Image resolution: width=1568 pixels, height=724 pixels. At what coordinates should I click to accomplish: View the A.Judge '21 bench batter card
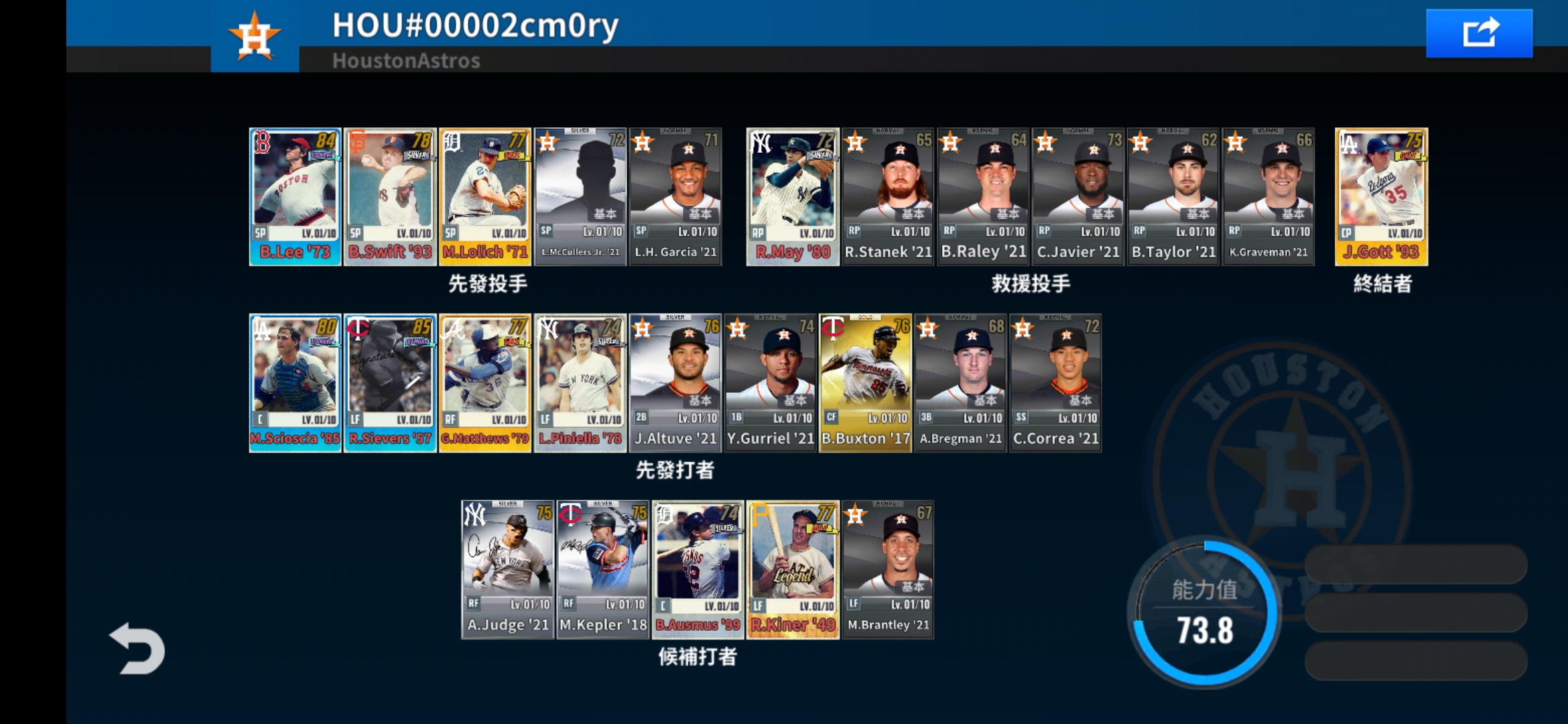[507, 570]
